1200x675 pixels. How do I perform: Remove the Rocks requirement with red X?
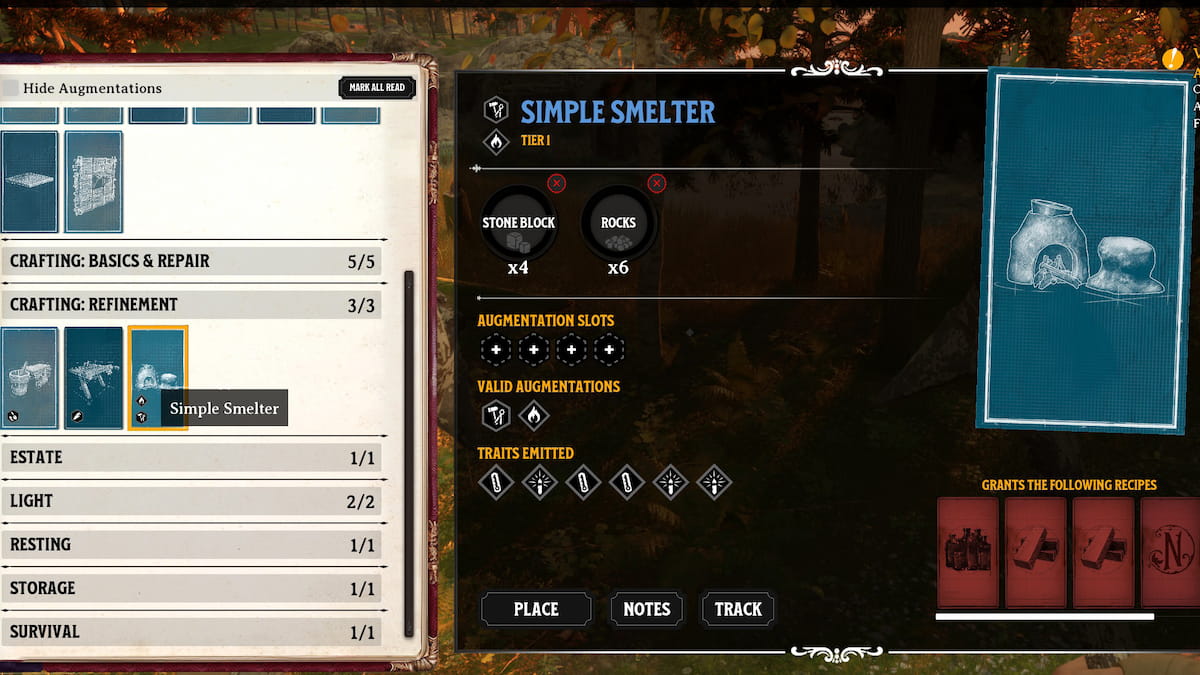[656, 183]
